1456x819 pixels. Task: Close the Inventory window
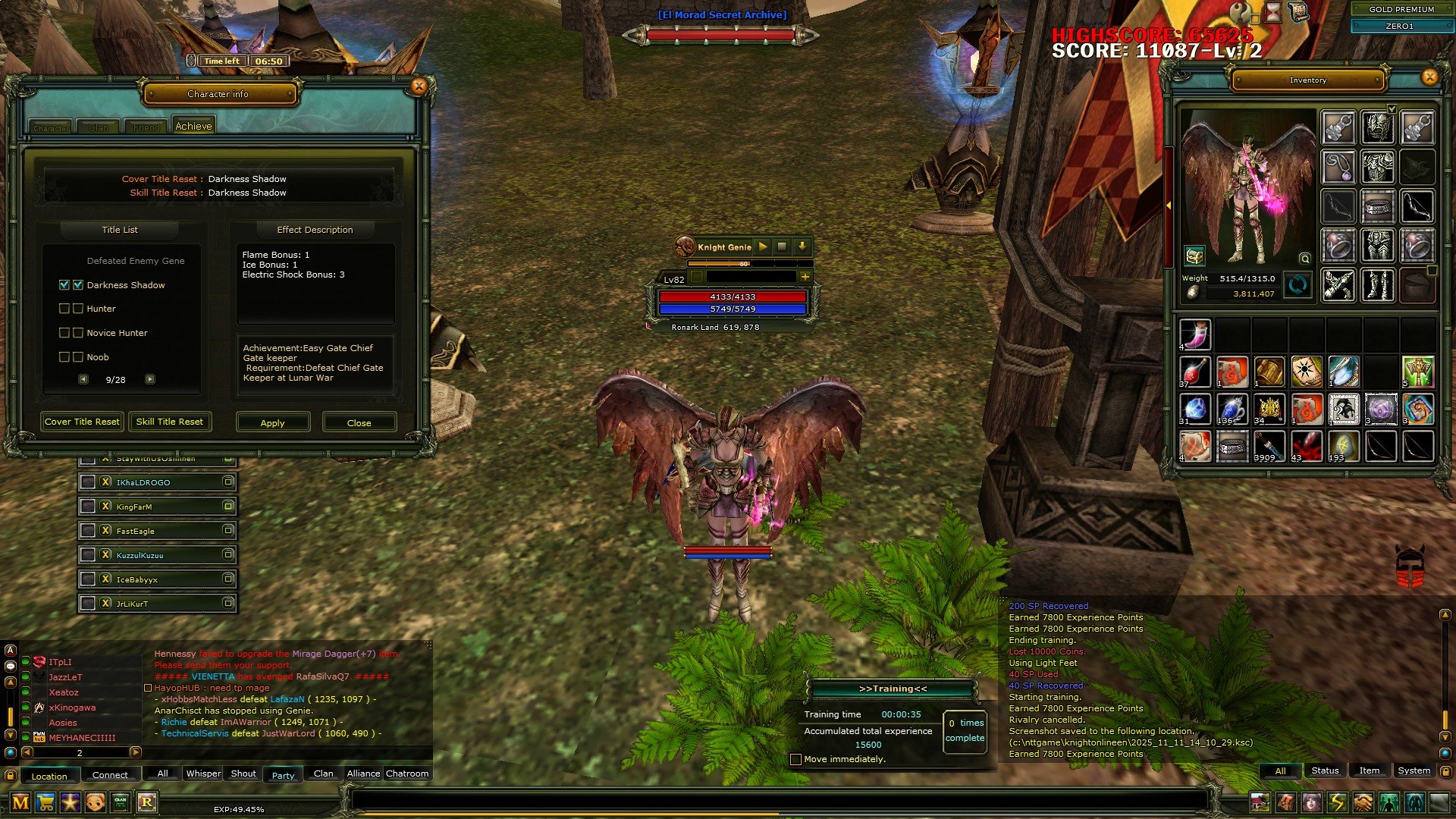[1429, 77]
